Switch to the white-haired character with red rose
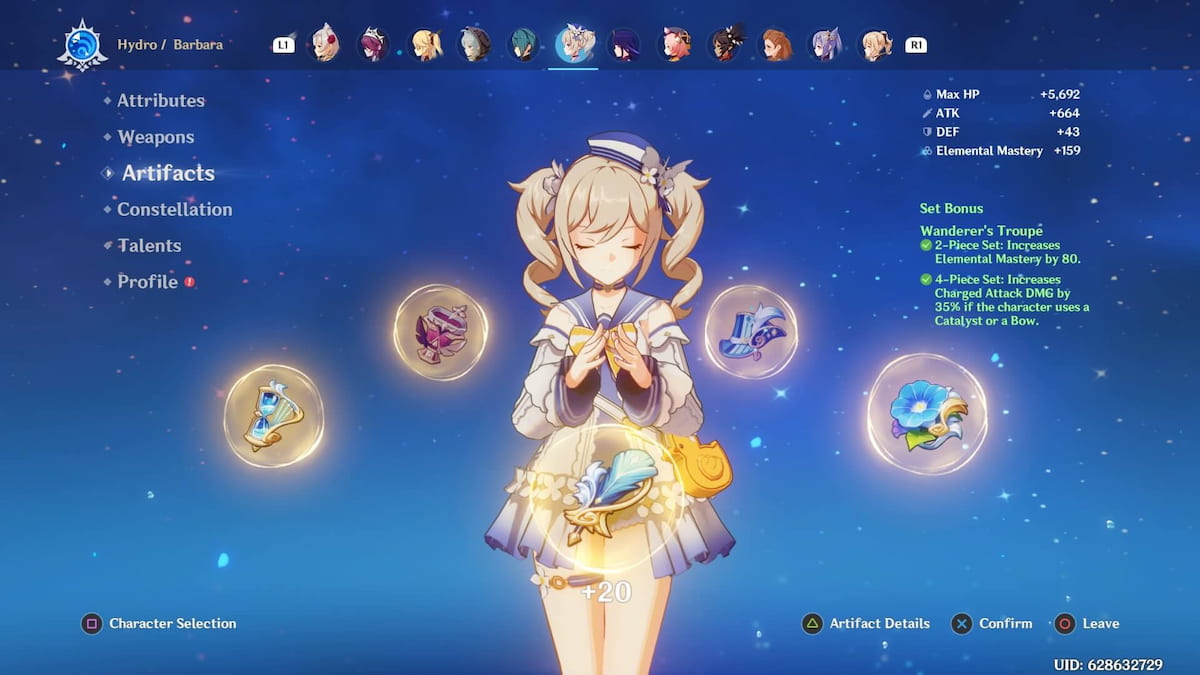Image resolution: width=1200 pixels, height=675 pixels. click(x=324, y=44)
